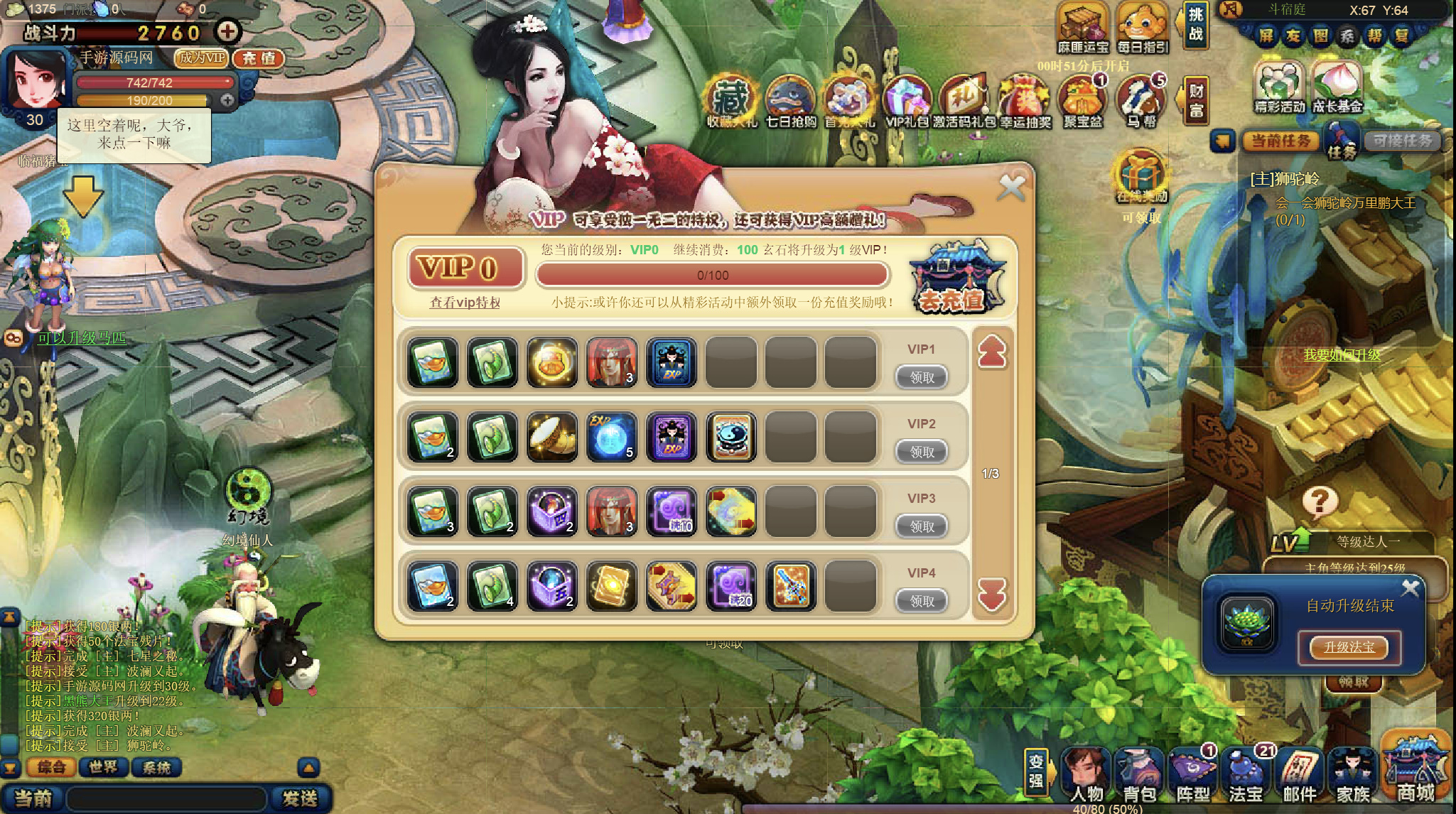Claim the VIP4 reward pack
The image size is (1456, 814).
[x=922, y=601]
